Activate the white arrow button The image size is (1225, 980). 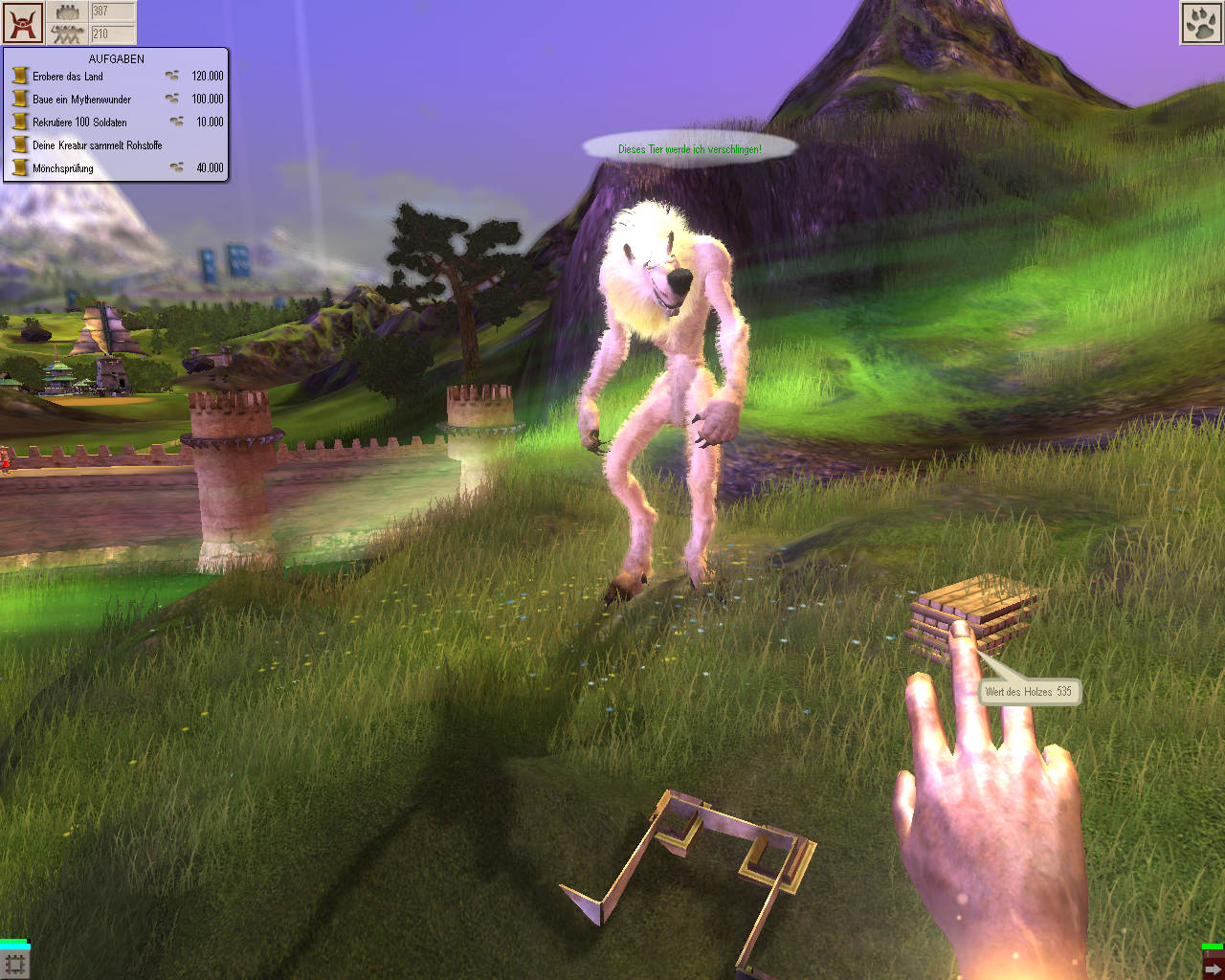pyautogui.click(x=1213, y=968)
